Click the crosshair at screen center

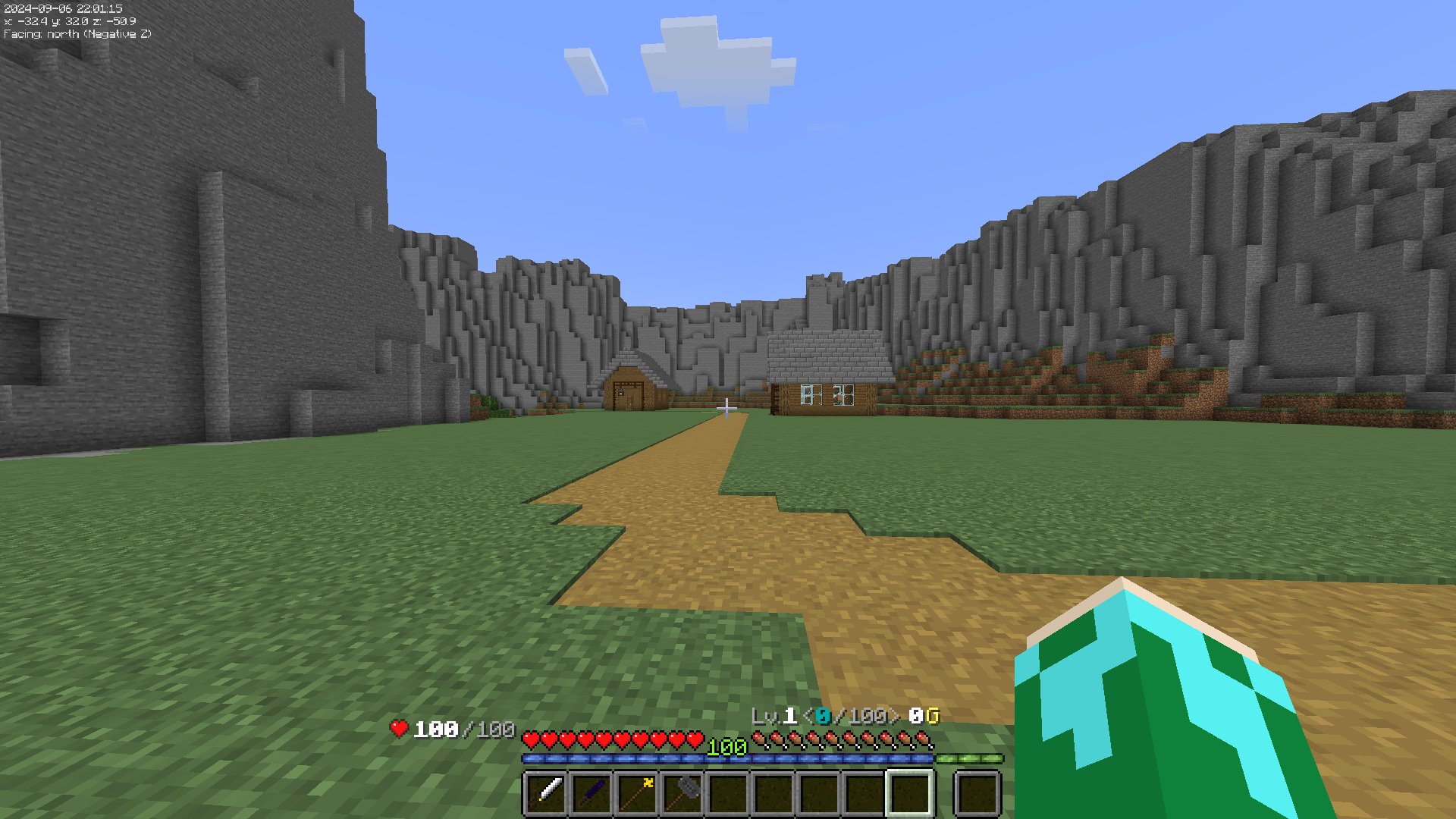coord(726,407)
